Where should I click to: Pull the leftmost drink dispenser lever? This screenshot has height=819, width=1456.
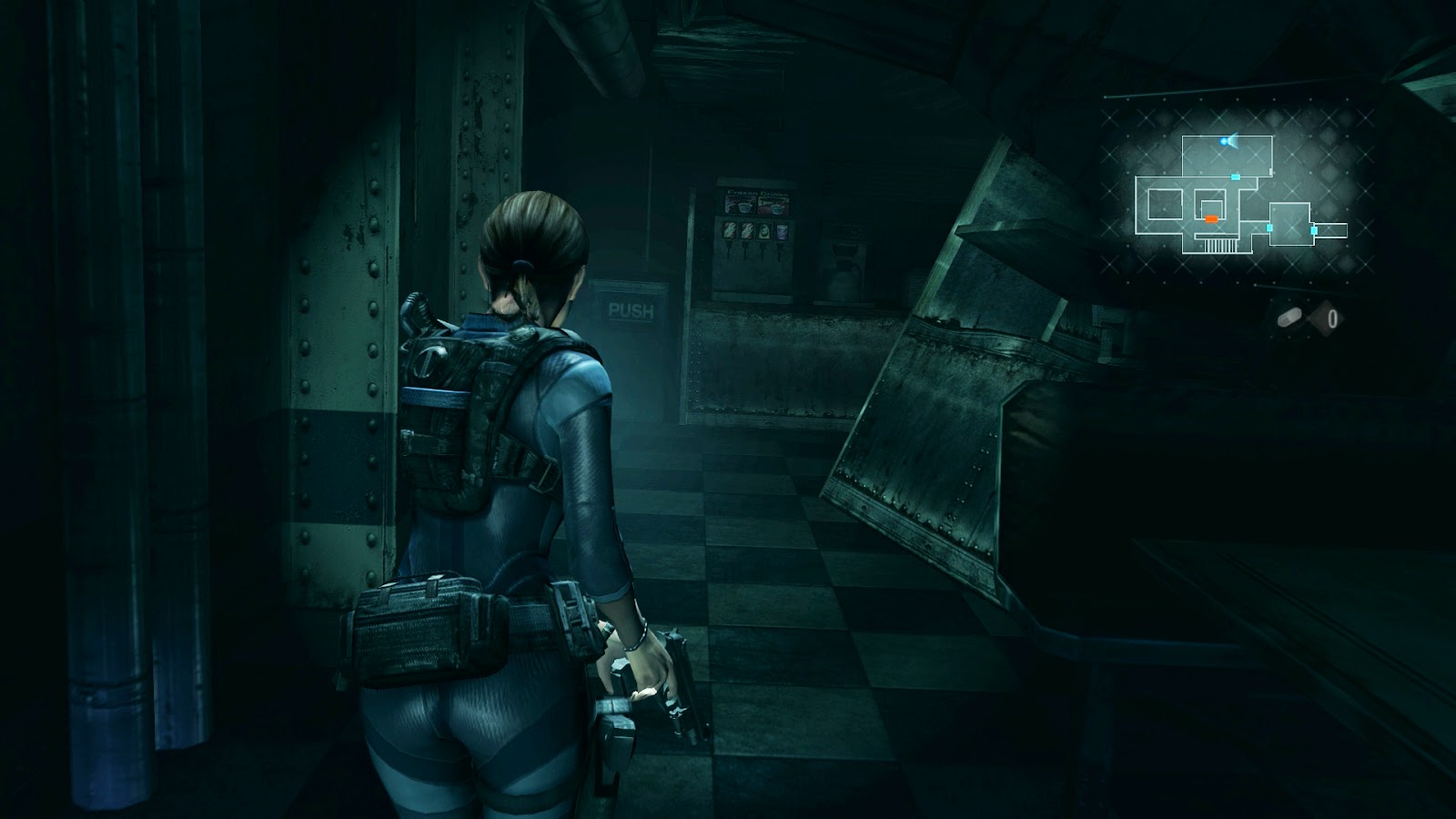(x=729, y=250)
